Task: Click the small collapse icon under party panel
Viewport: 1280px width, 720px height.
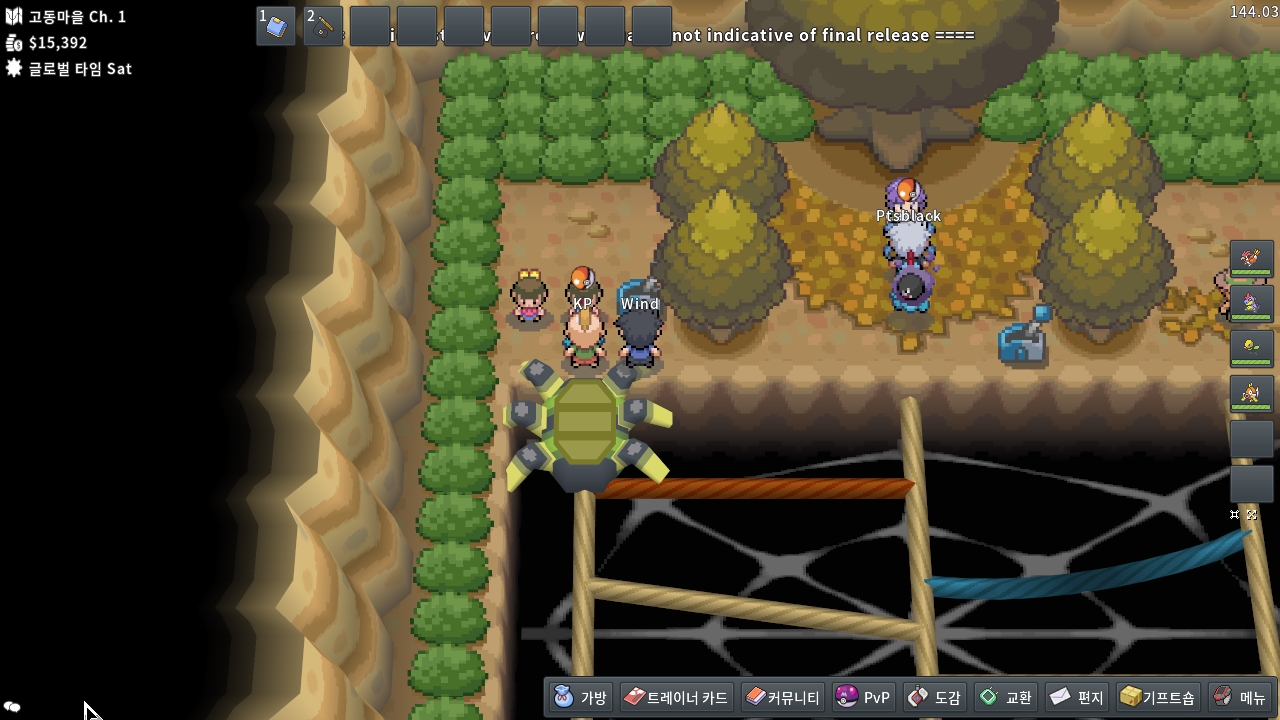Action: click(1235, 515)
